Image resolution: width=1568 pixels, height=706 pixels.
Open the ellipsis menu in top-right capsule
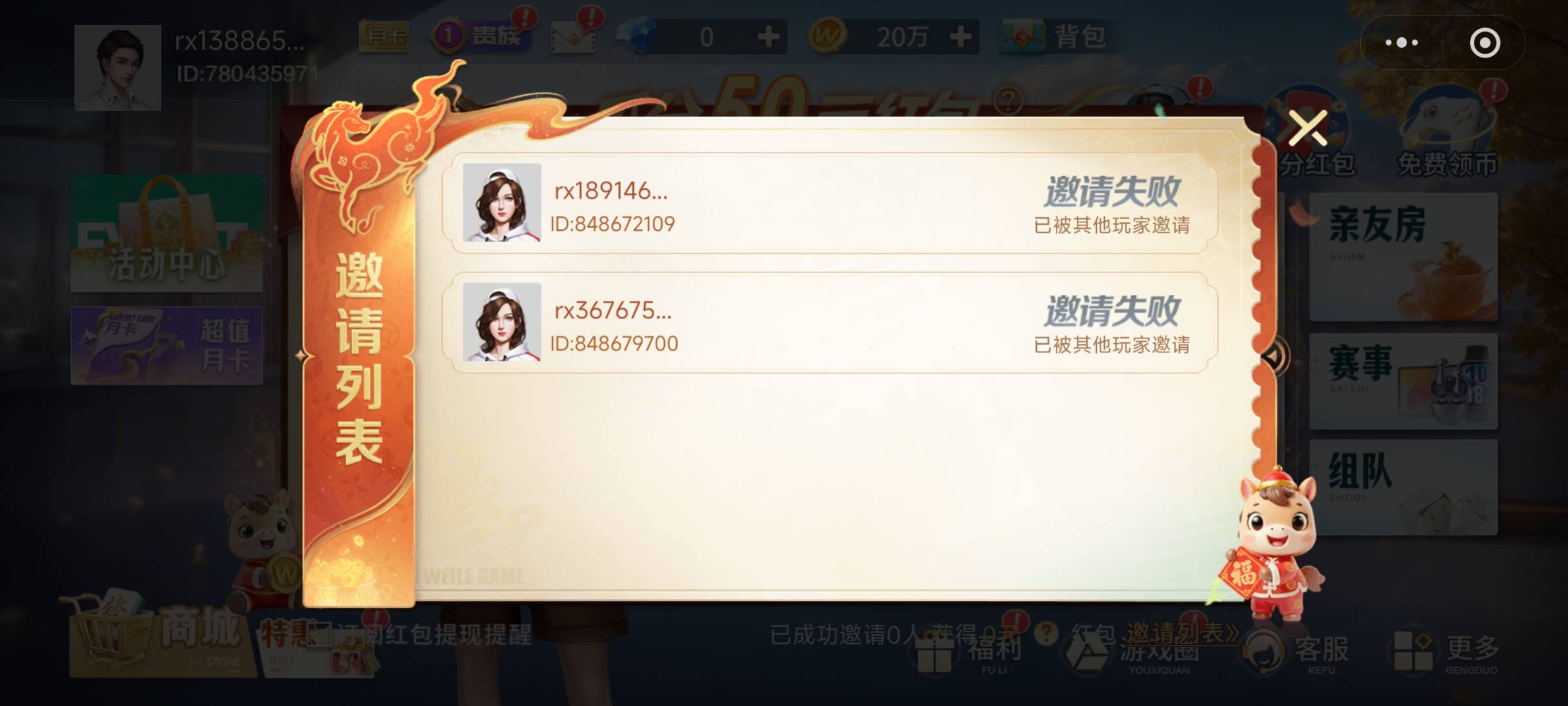click(x=1403, y=43)
